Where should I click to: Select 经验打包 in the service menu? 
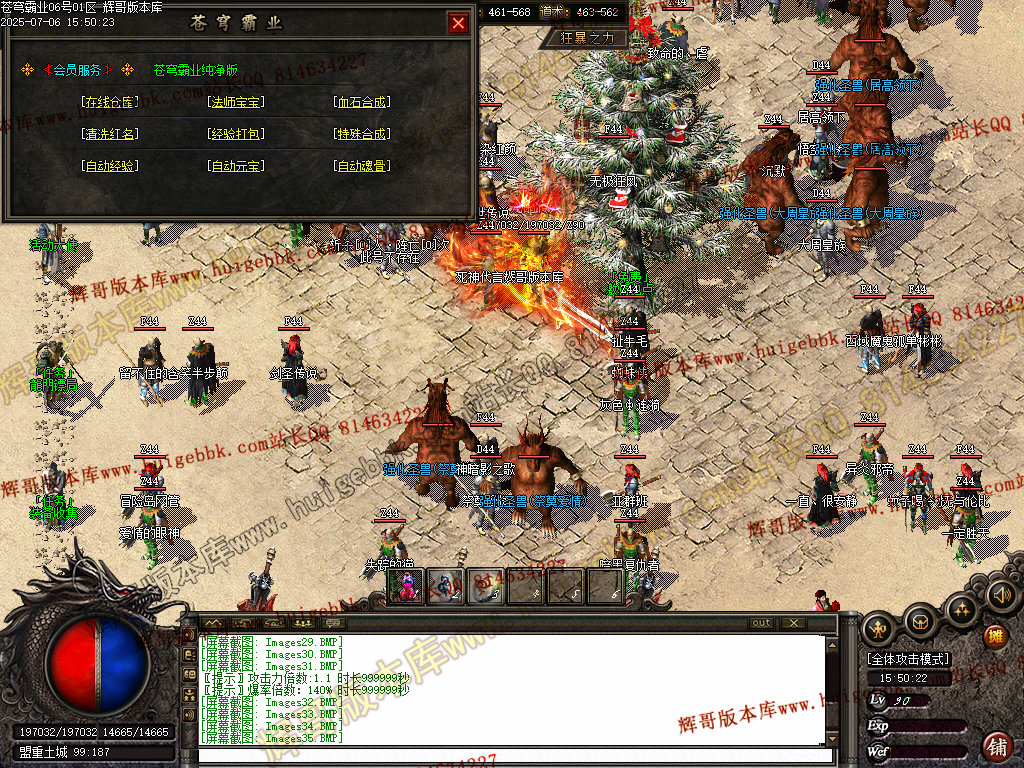[x=236, y=133]
